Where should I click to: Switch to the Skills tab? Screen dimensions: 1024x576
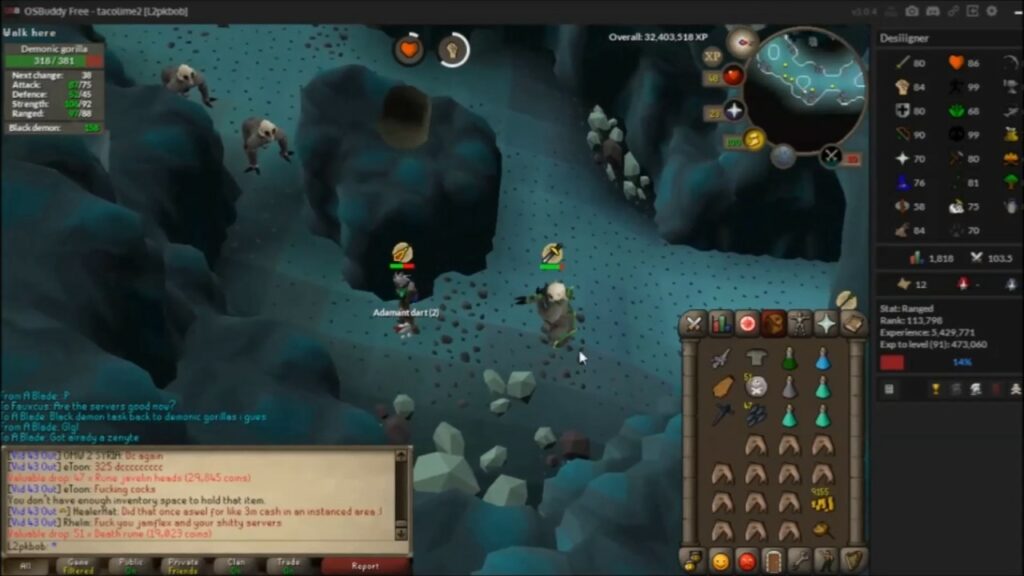721,324
